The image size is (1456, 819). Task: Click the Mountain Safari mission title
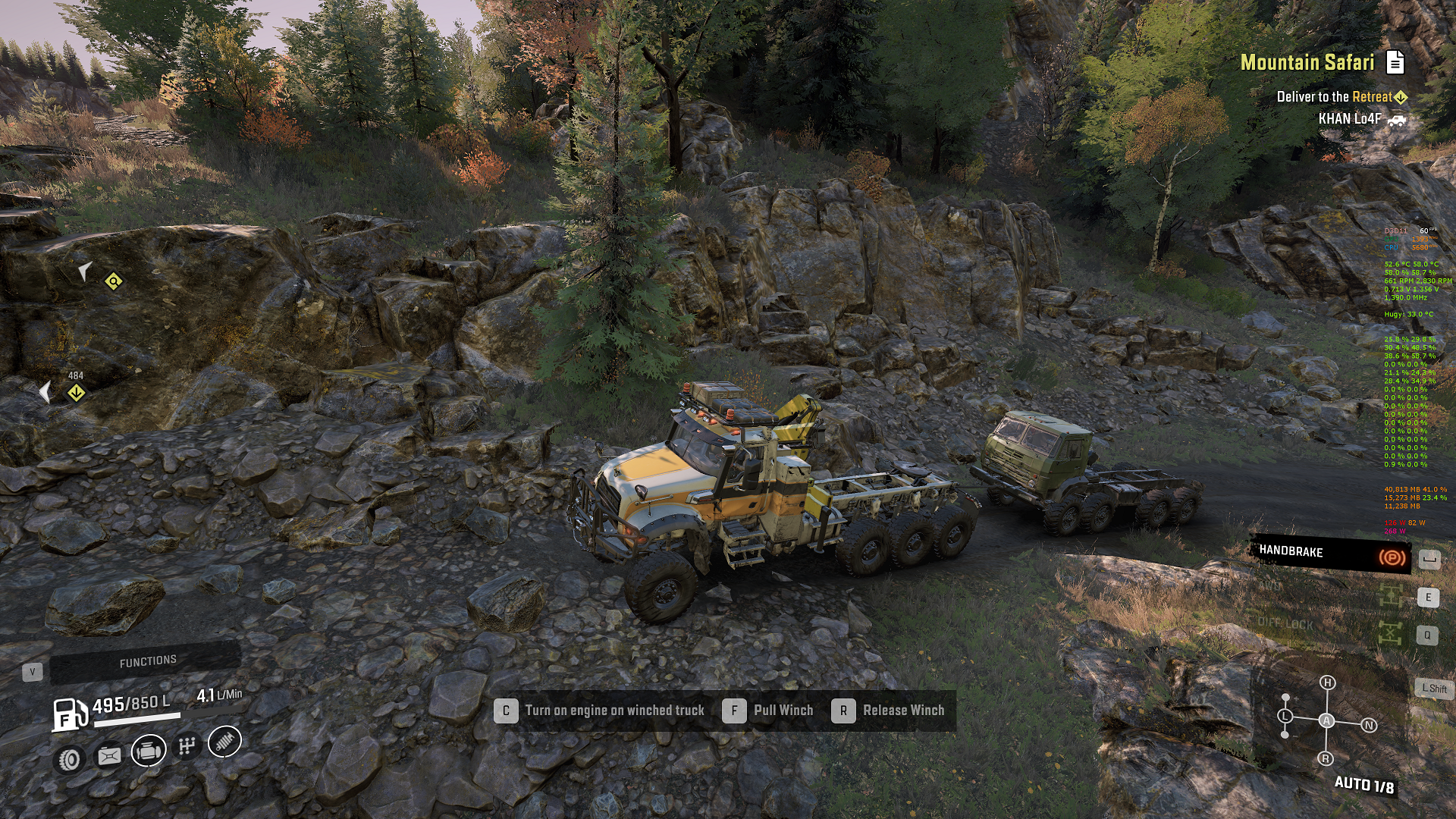tap(1307, 62)
